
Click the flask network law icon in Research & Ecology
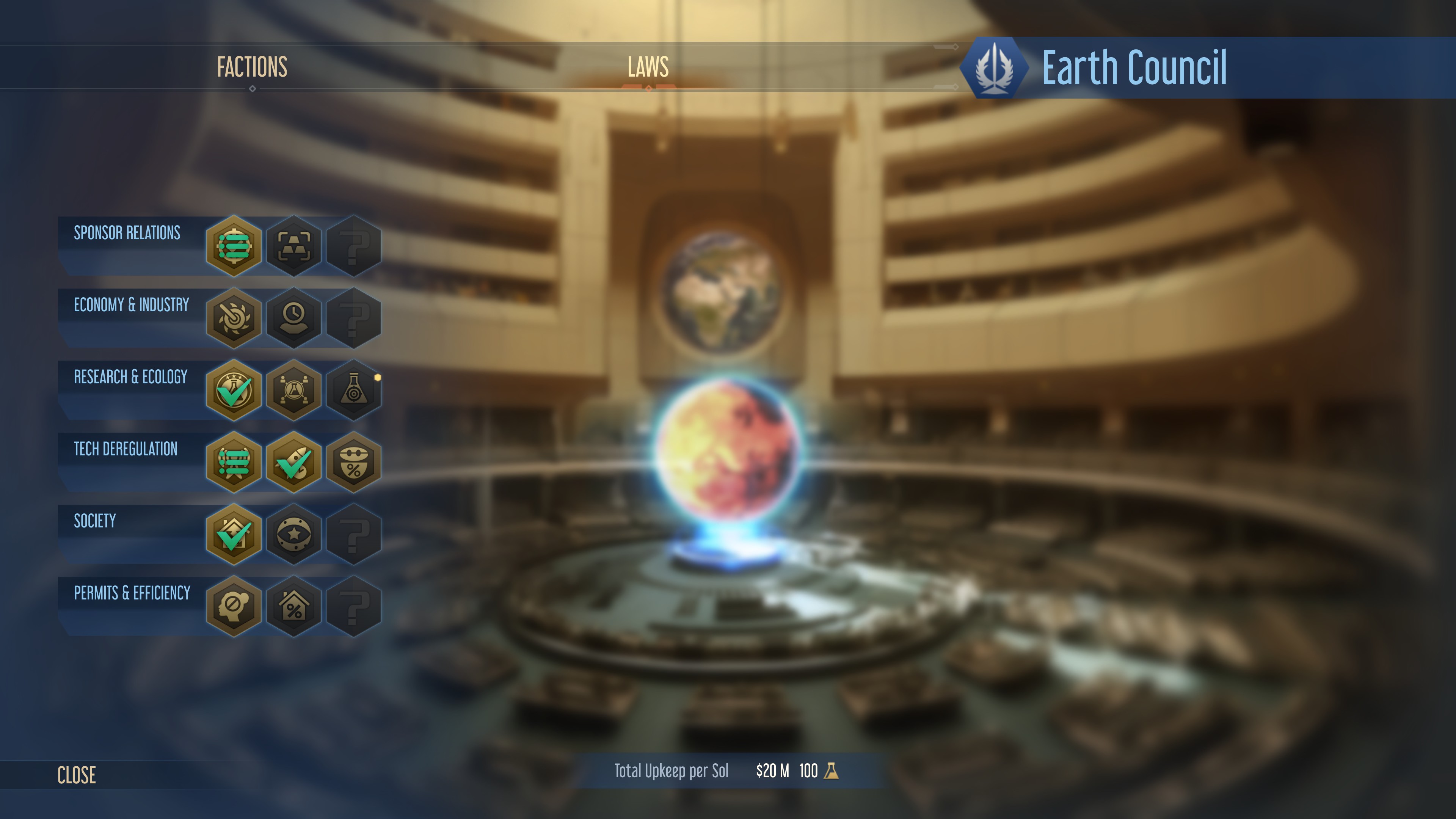[x=293, y=390]
